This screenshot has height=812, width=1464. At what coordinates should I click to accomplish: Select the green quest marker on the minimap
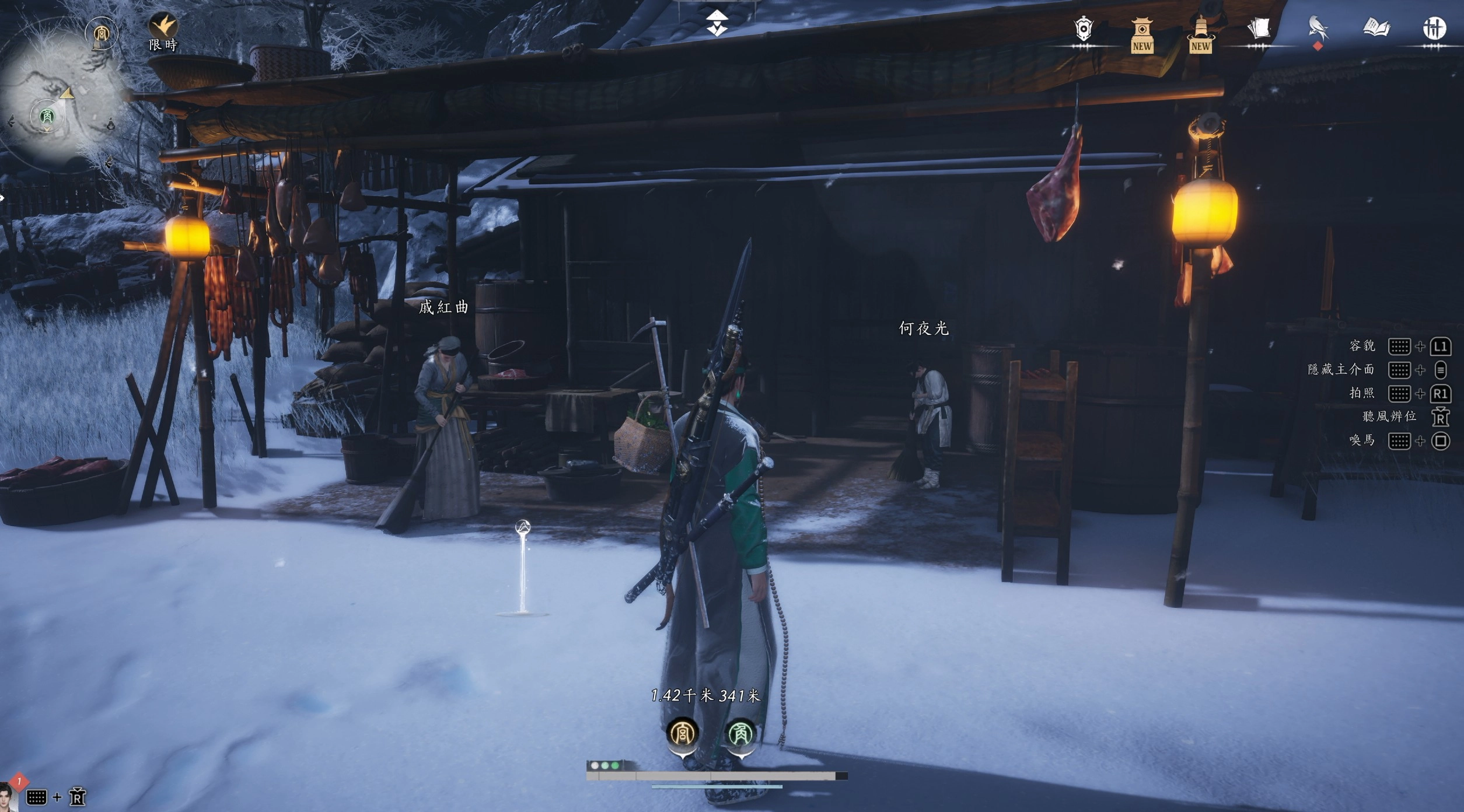point(47,116)
